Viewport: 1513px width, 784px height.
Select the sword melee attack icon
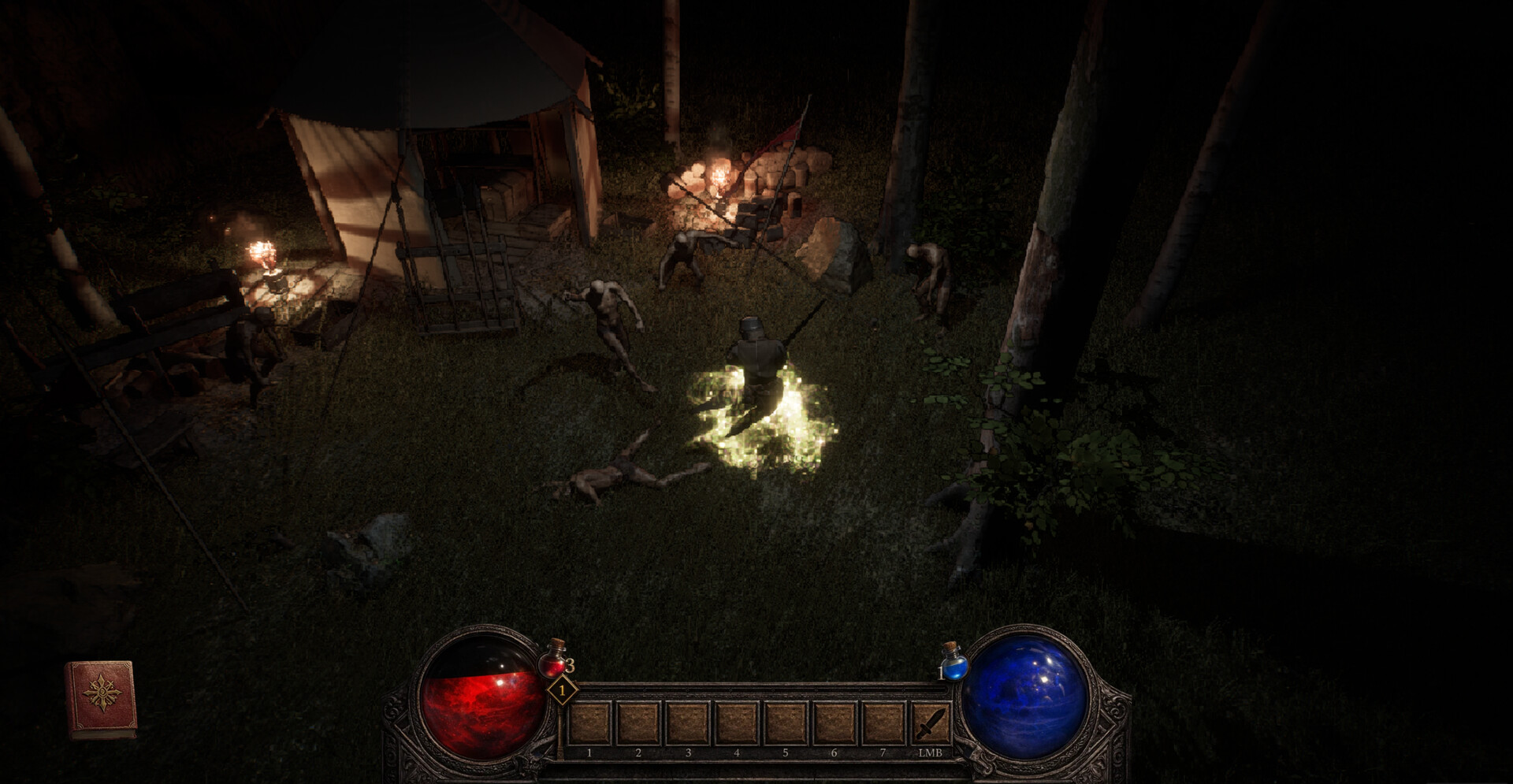point(933,721)
